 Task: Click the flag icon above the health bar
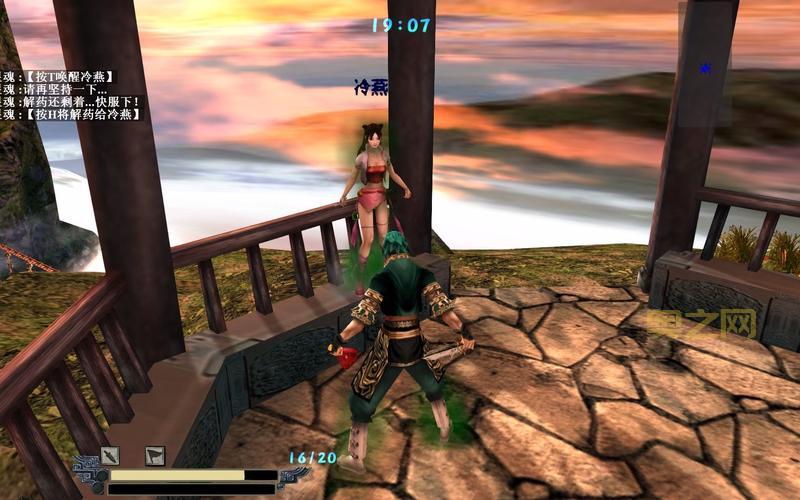point(155,456)
